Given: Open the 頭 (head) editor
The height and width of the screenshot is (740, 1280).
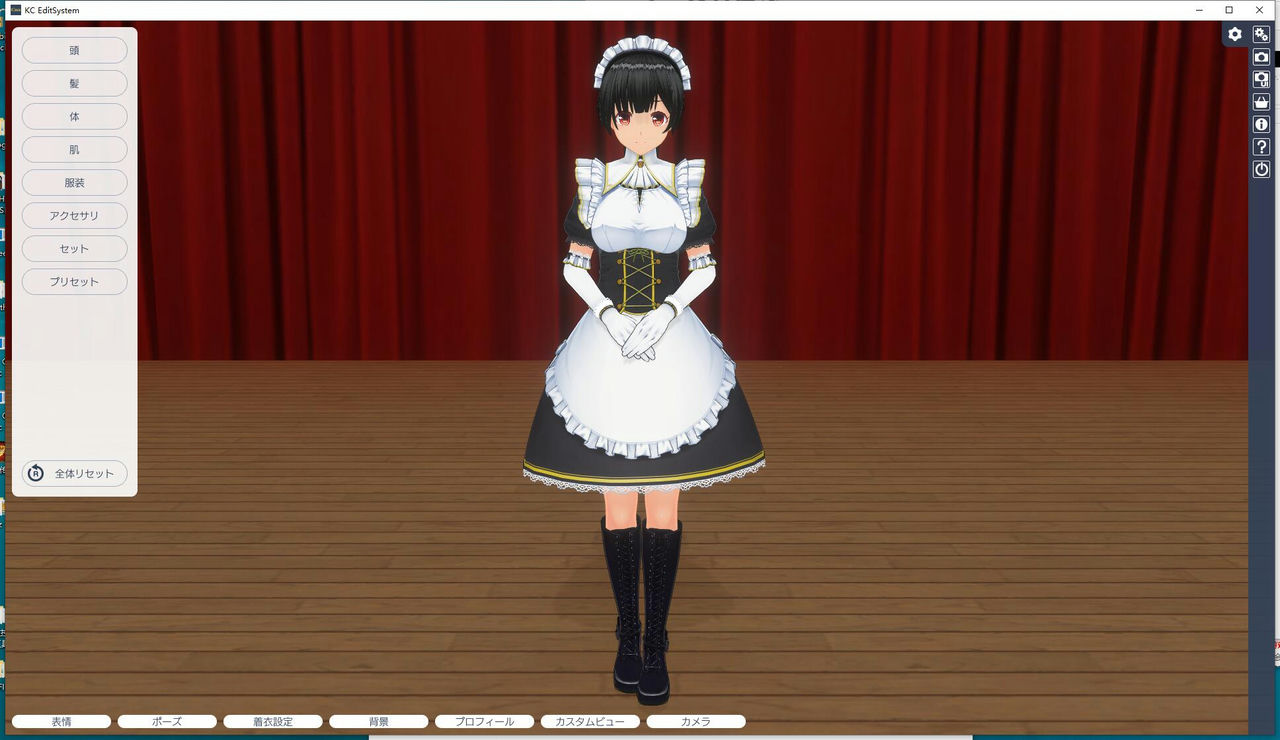Looking at the screenshot, I should coord(74,50).
